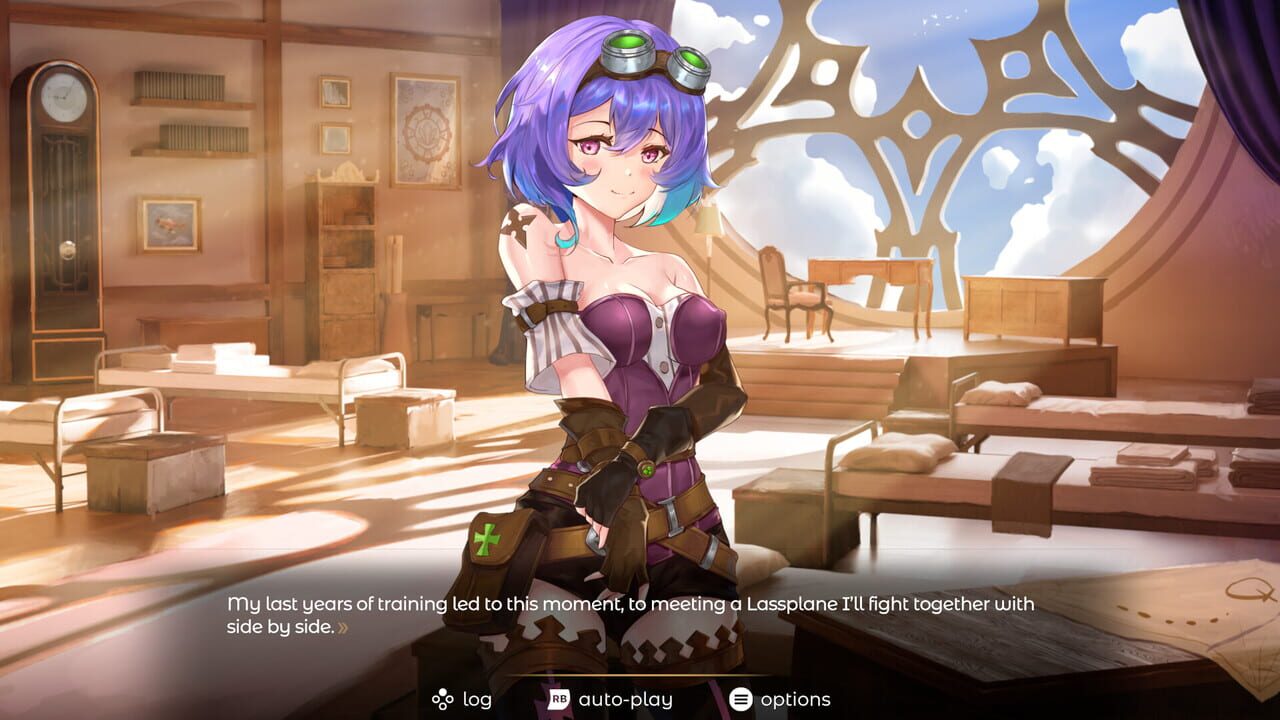Click the log label in the bottom bar
Screen dimensions: 1280x720
(x=476, y=697)
